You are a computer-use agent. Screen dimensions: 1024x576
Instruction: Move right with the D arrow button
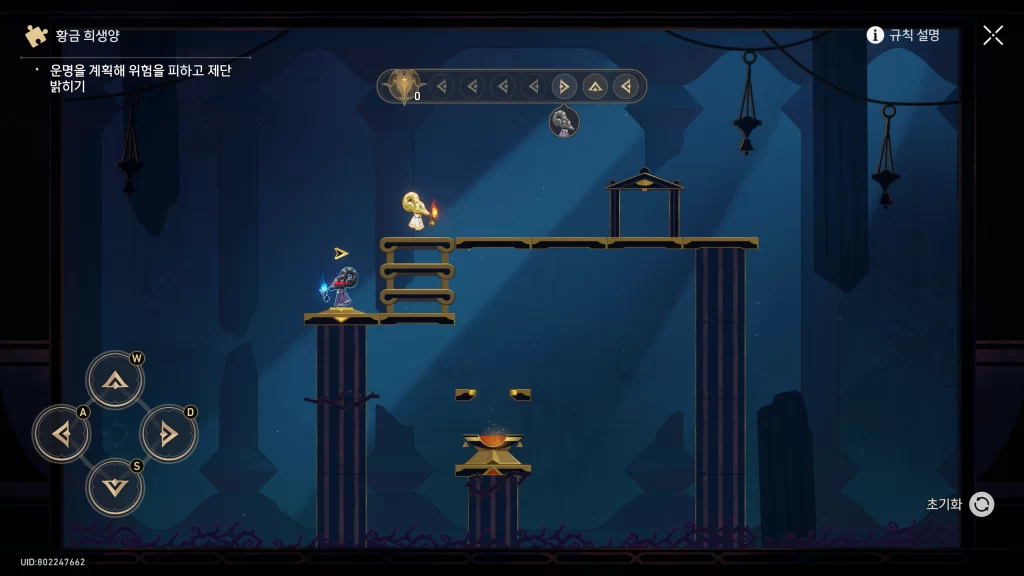coord(168,434)
